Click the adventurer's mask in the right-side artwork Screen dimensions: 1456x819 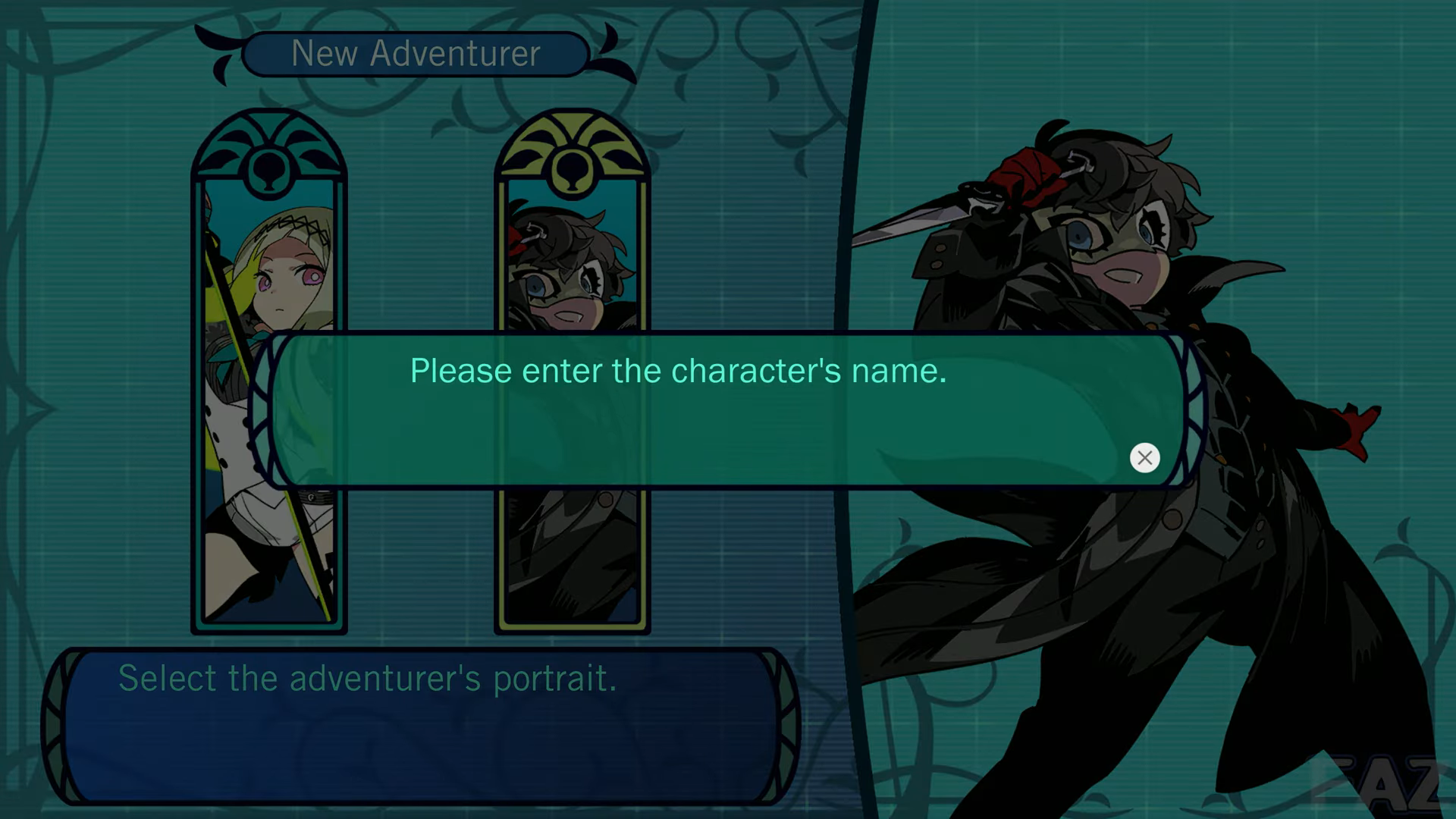click(1115, 235)
